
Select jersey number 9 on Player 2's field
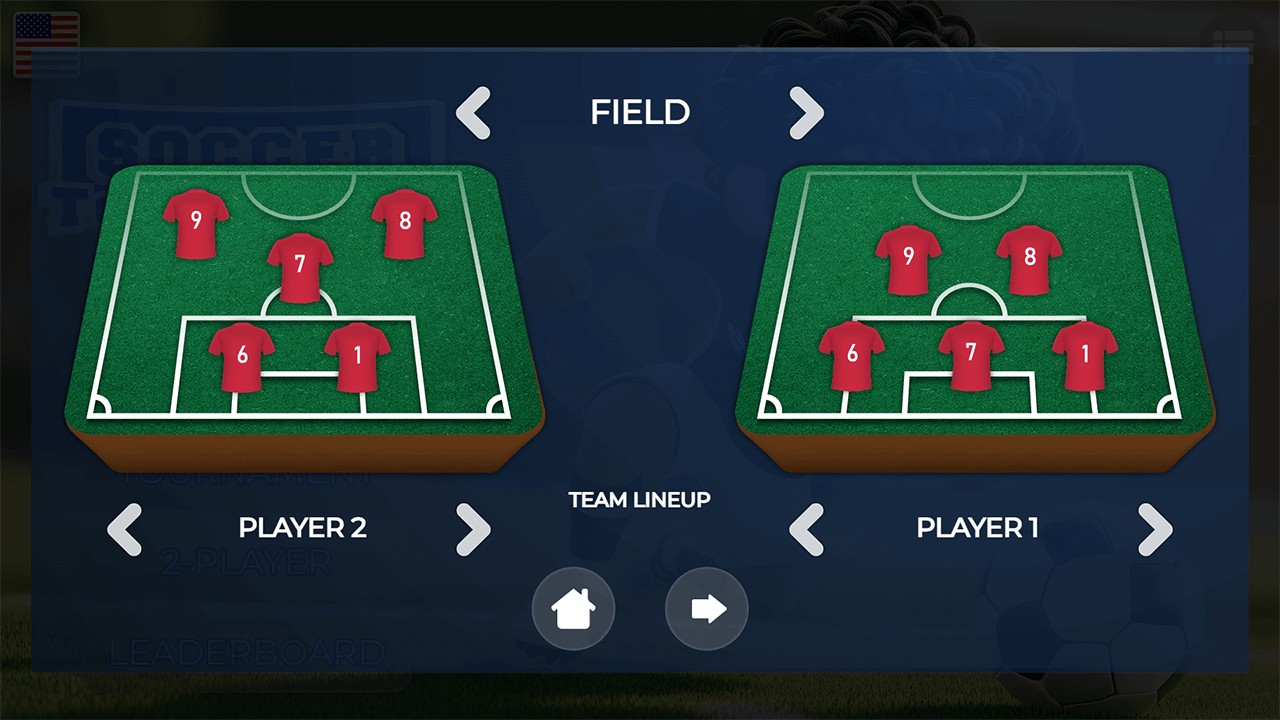click(x=196, y=222)
